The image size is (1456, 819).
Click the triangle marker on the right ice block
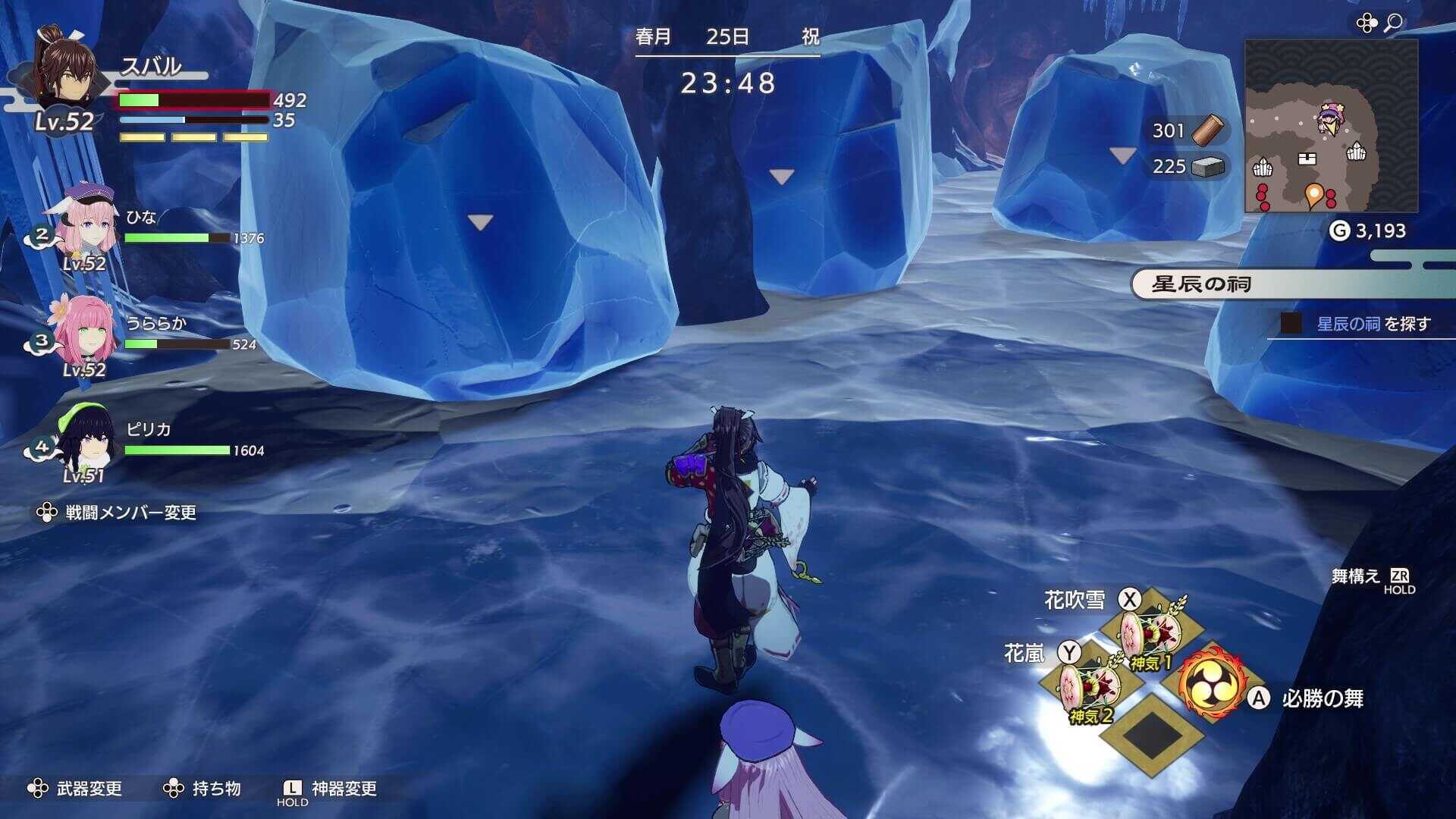coord(1121,155)
